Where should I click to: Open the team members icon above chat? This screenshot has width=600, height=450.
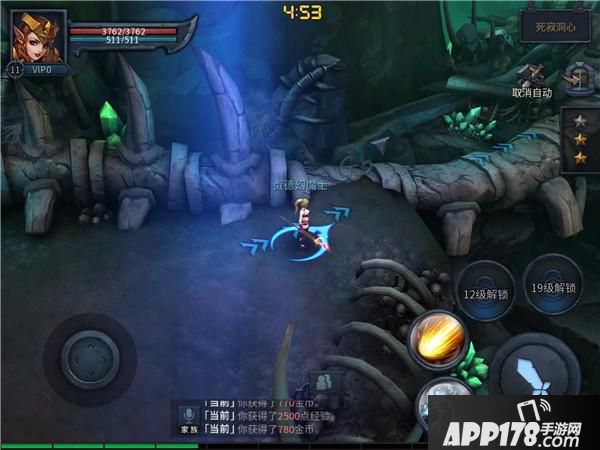point(322,381)
